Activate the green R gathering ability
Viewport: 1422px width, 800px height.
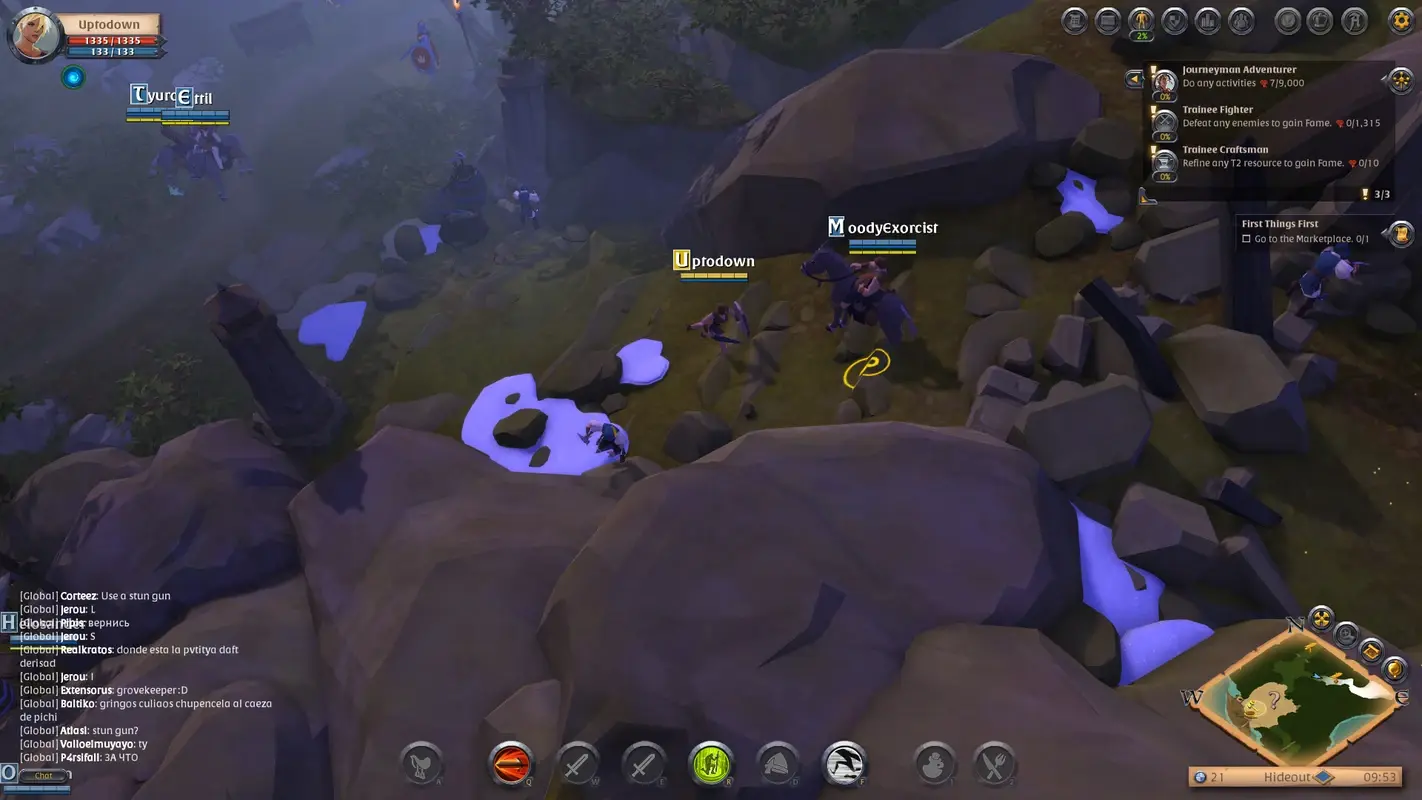pyautogui.click(x=710, y=763)
